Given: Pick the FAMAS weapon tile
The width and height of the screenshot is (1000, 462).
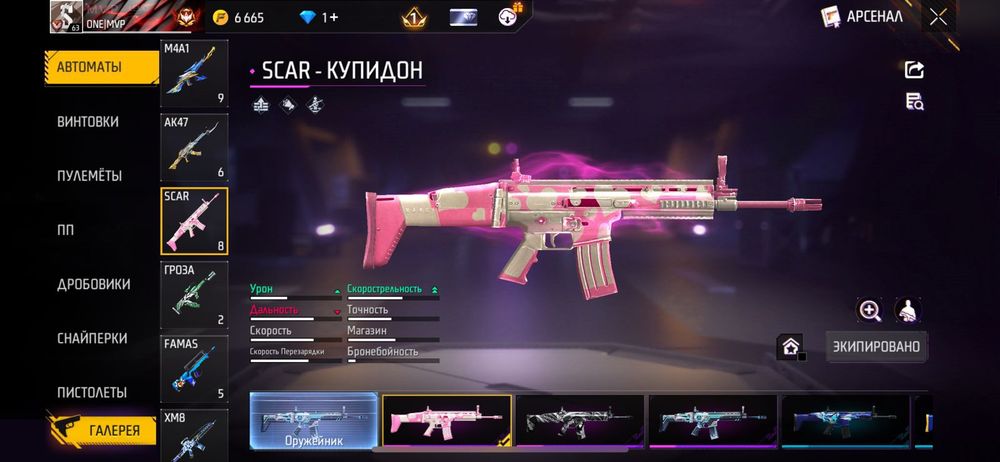Looking at the screenshot, I should [x=194, y=369].
